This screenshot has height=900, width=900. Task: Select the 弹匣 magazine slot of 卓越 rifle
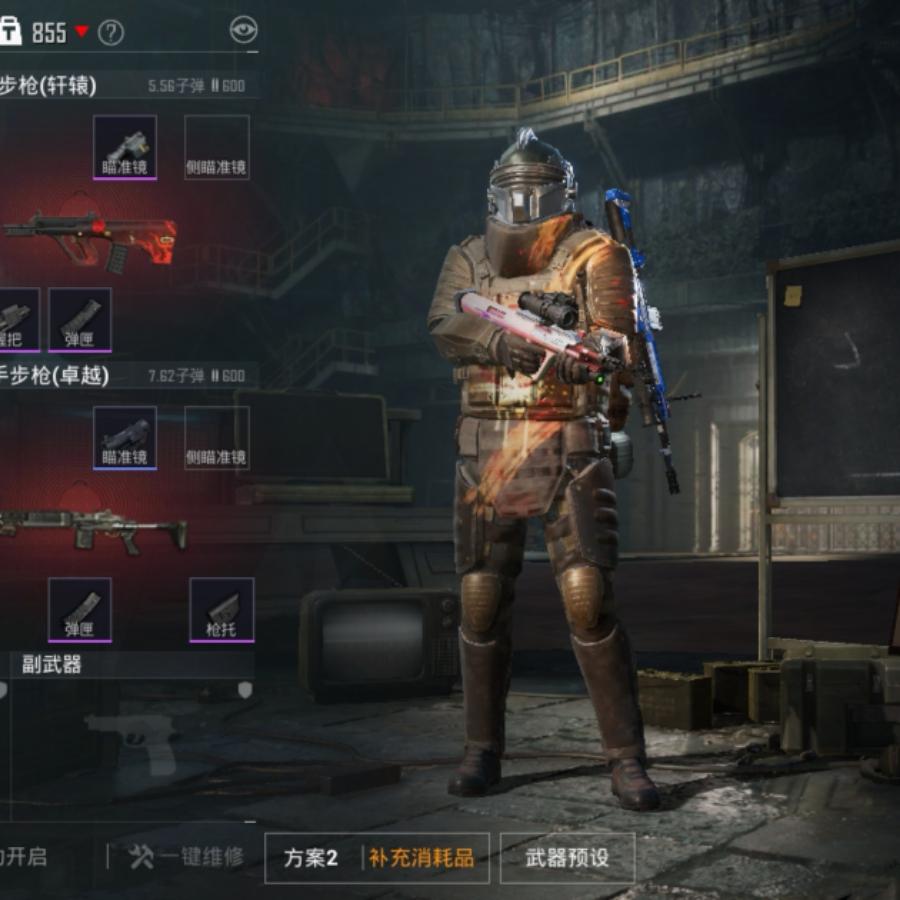click(x=80, y=609)
